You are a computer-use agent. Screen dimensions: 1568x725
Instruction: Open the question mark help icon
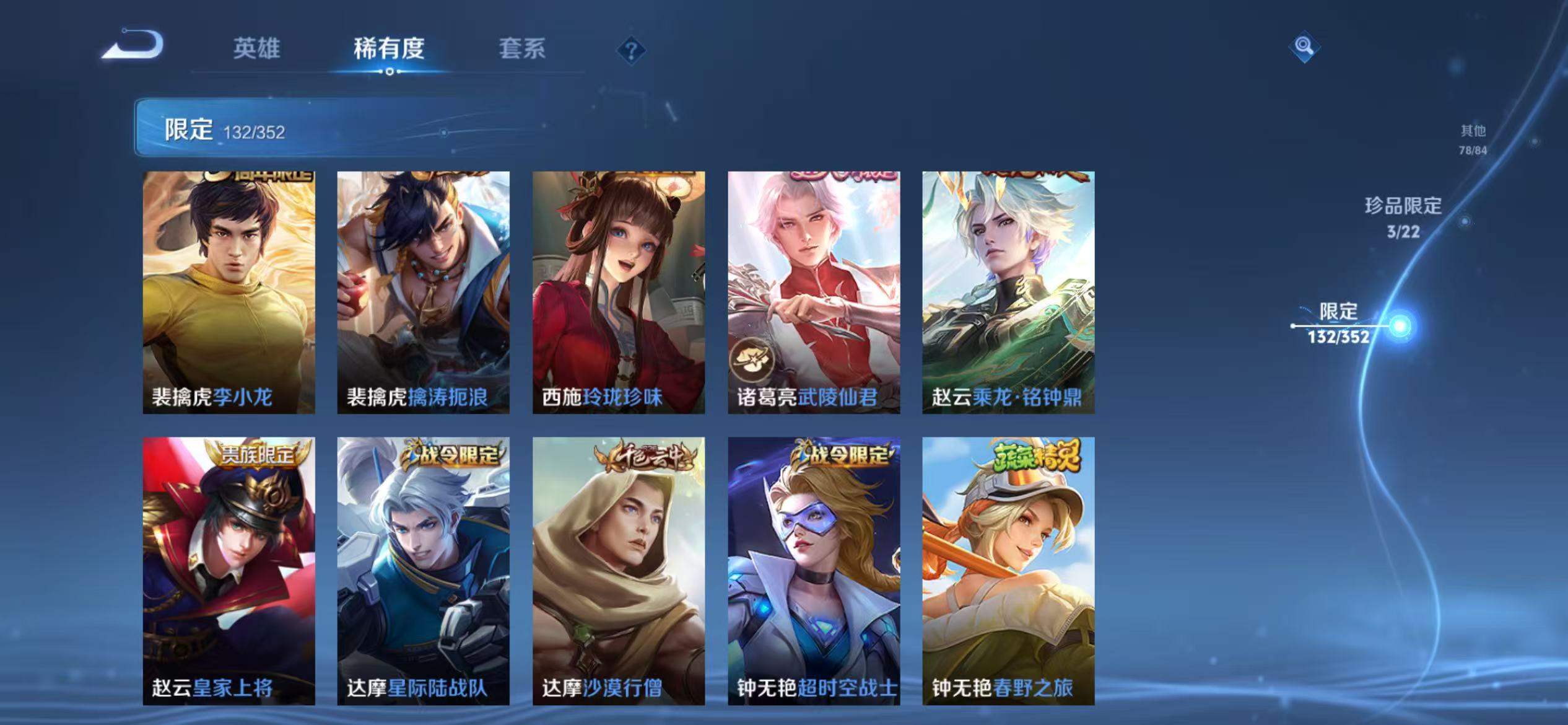coord(630,51)
